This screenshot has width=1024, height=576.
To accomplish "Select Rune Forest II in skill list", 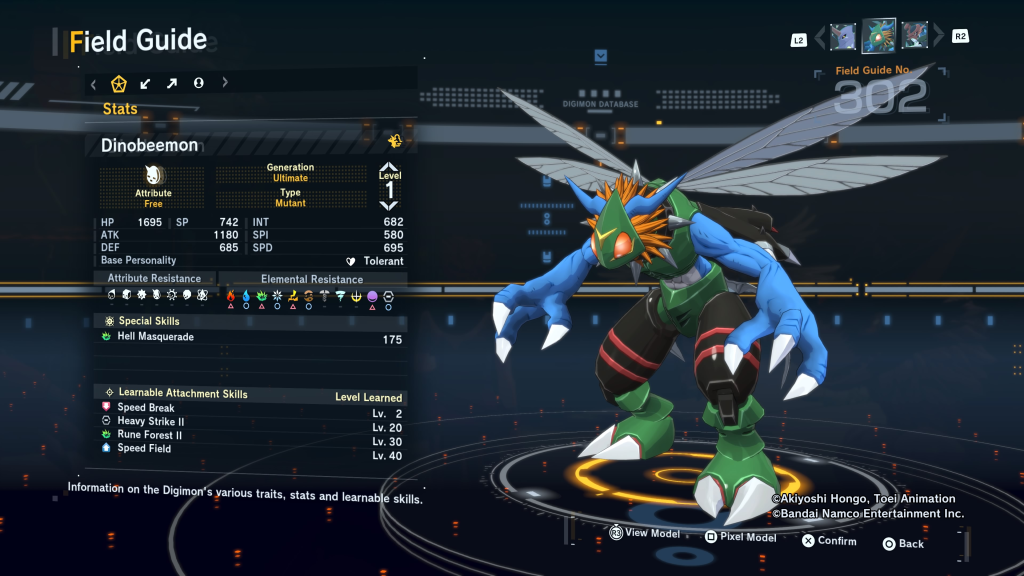I will (149, 435).
